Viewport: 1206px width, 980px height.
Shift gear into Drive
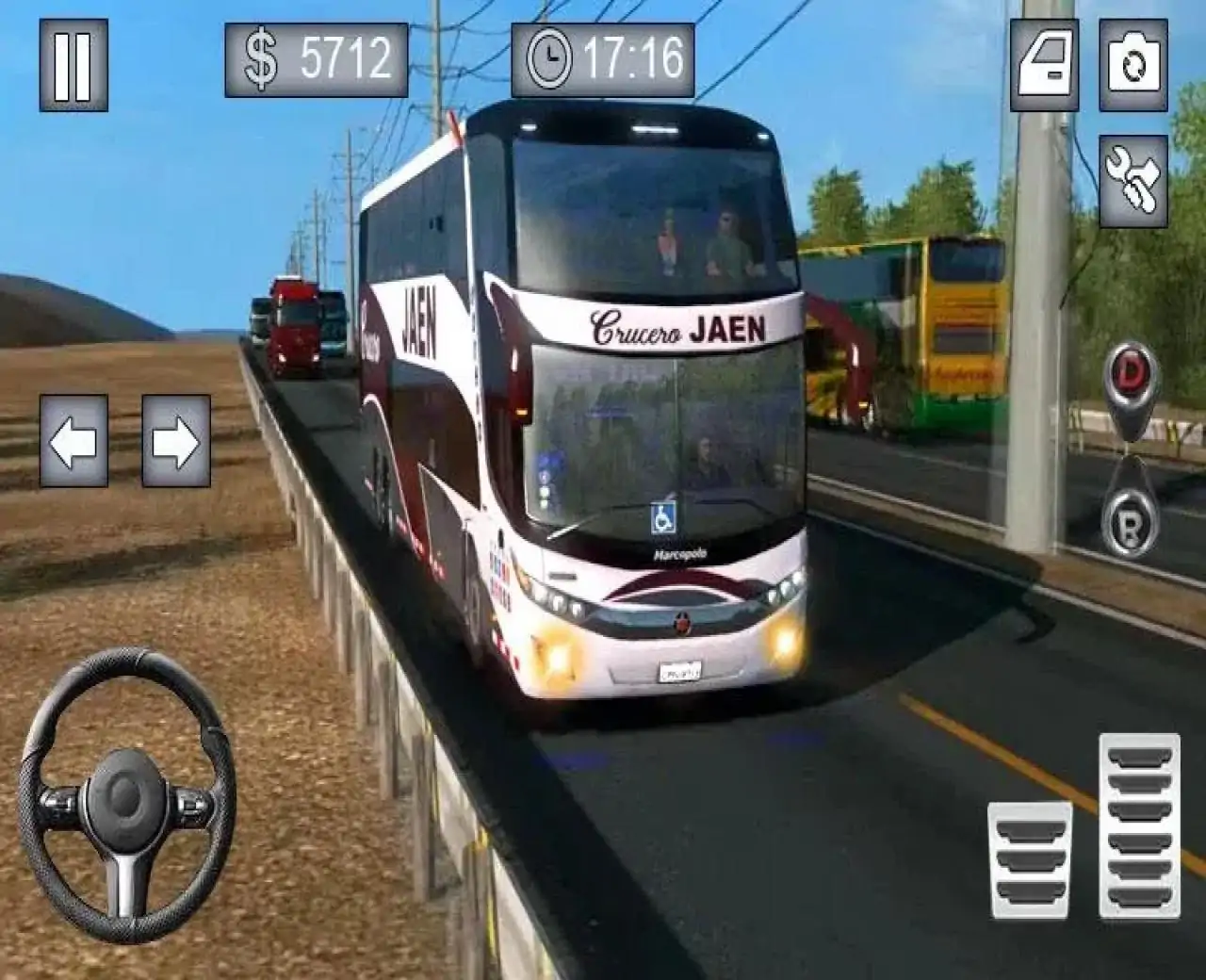coord(1129,374)
